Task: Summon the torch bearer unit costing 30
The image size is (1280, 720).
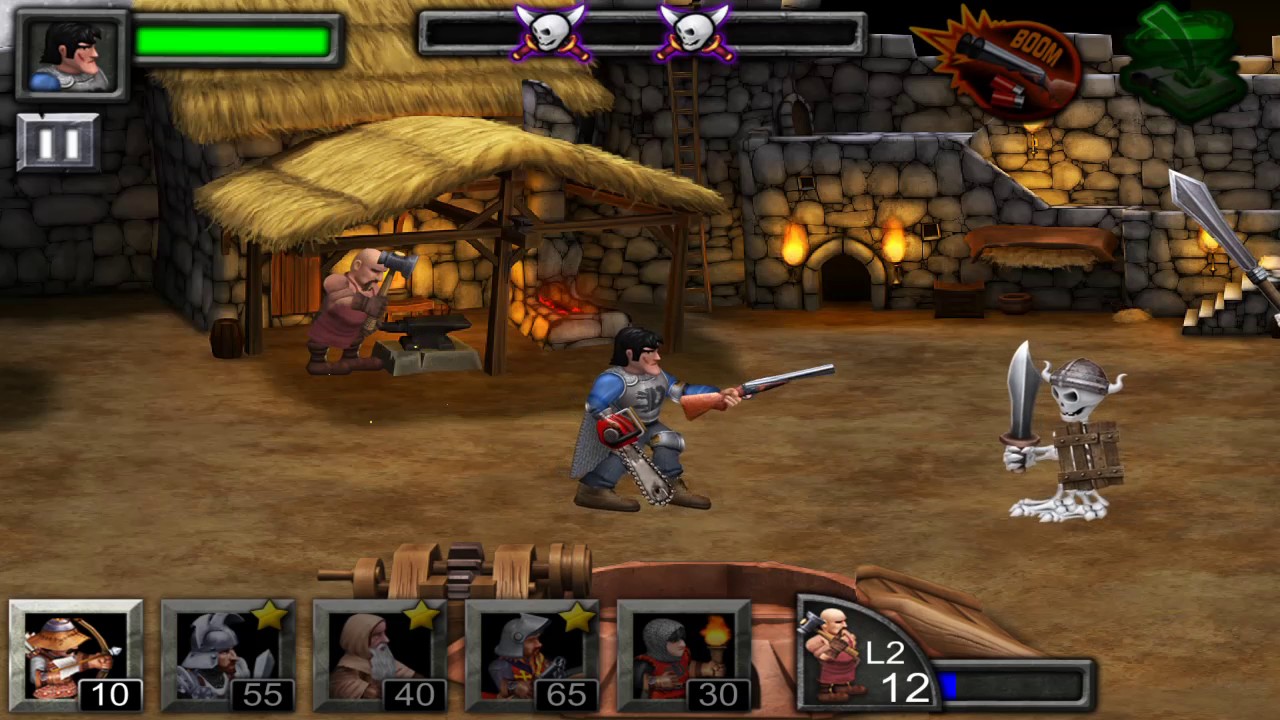Action: coord(684,655)
